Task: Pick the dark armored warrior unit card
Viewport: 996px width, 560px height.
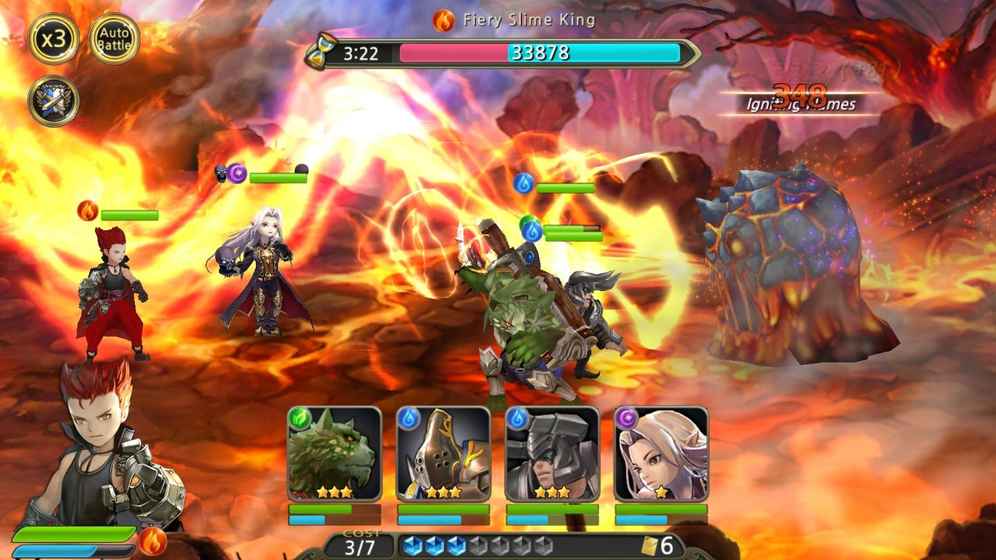Action: (x=552, y=455)
